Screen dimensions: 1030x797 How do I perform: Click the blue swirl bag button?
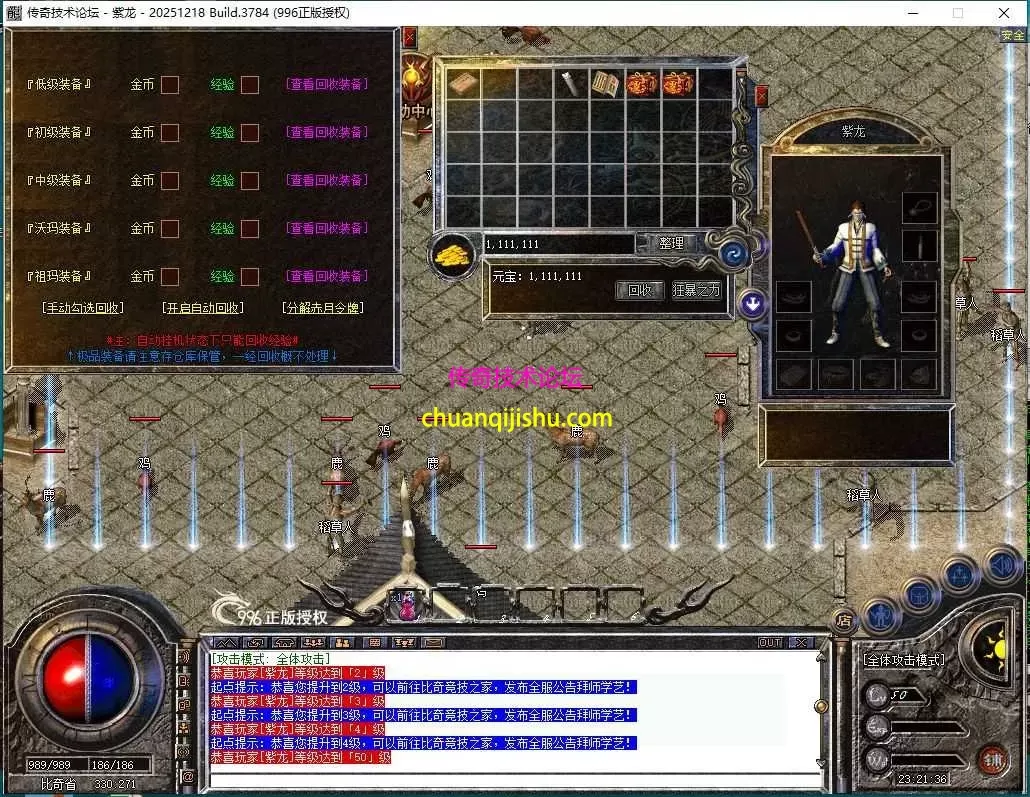(x=734, y=251)
